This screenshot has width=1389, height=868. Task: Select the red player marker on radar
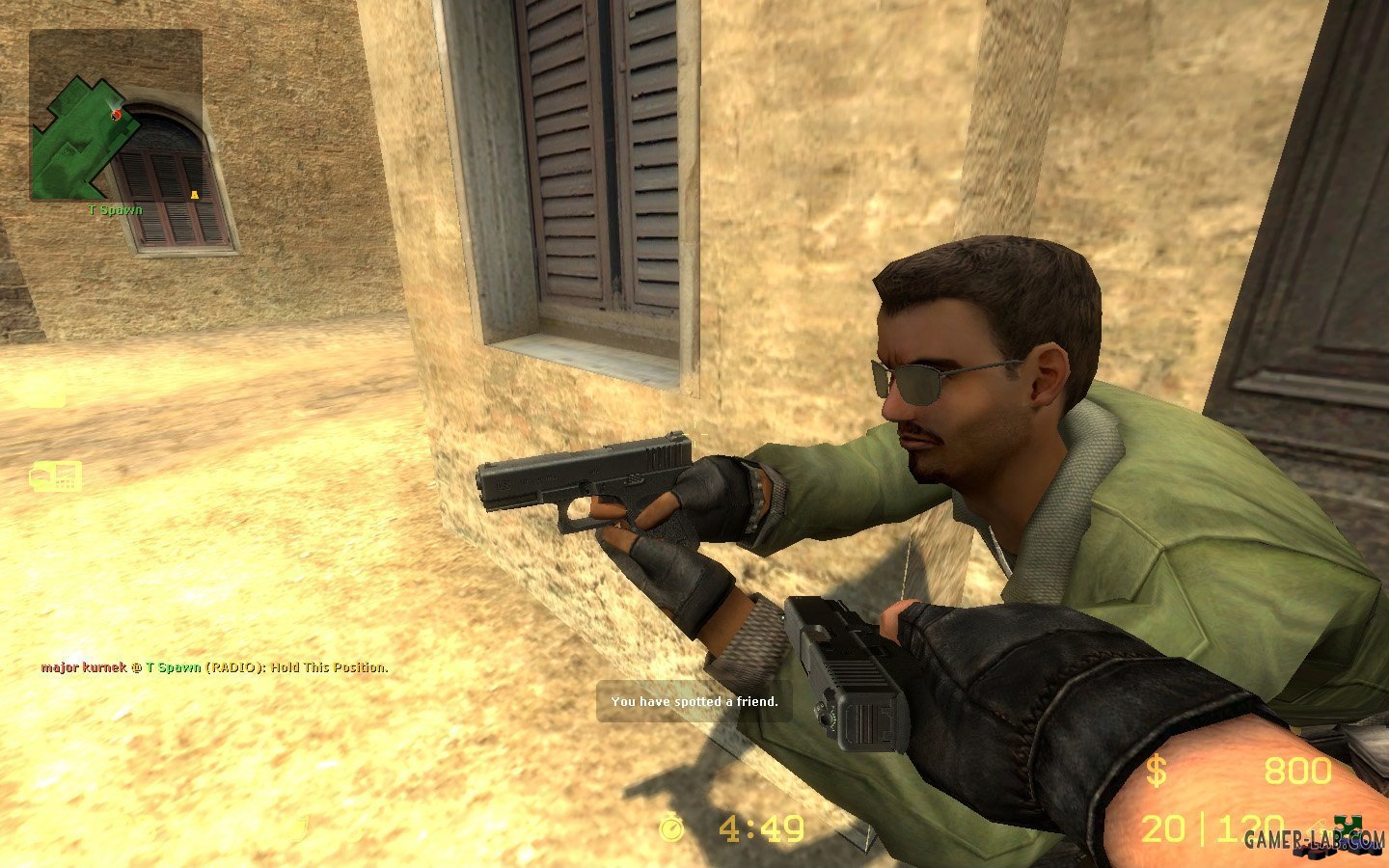117,115
